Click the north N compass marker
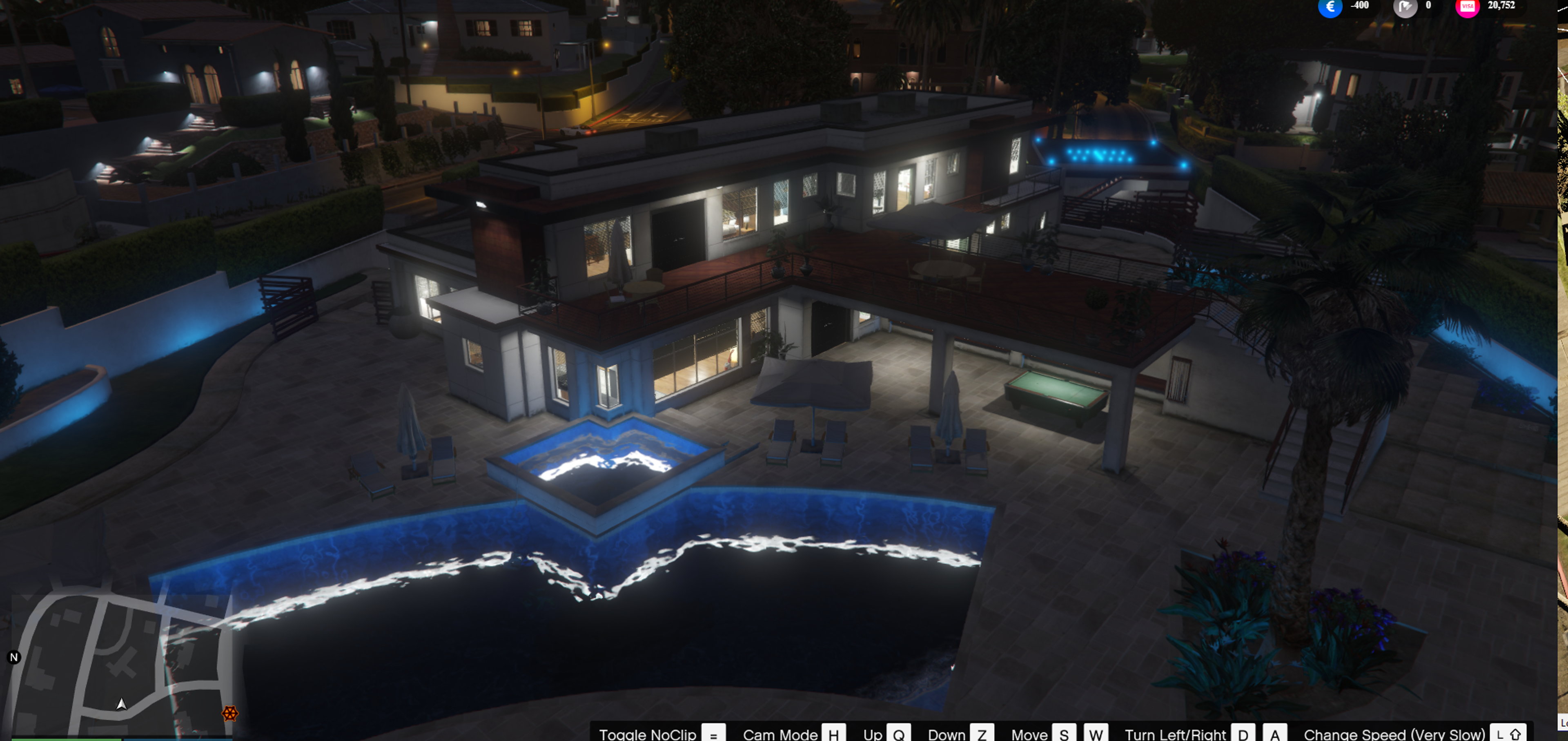 pyautogui.click(x=14, y=657)
